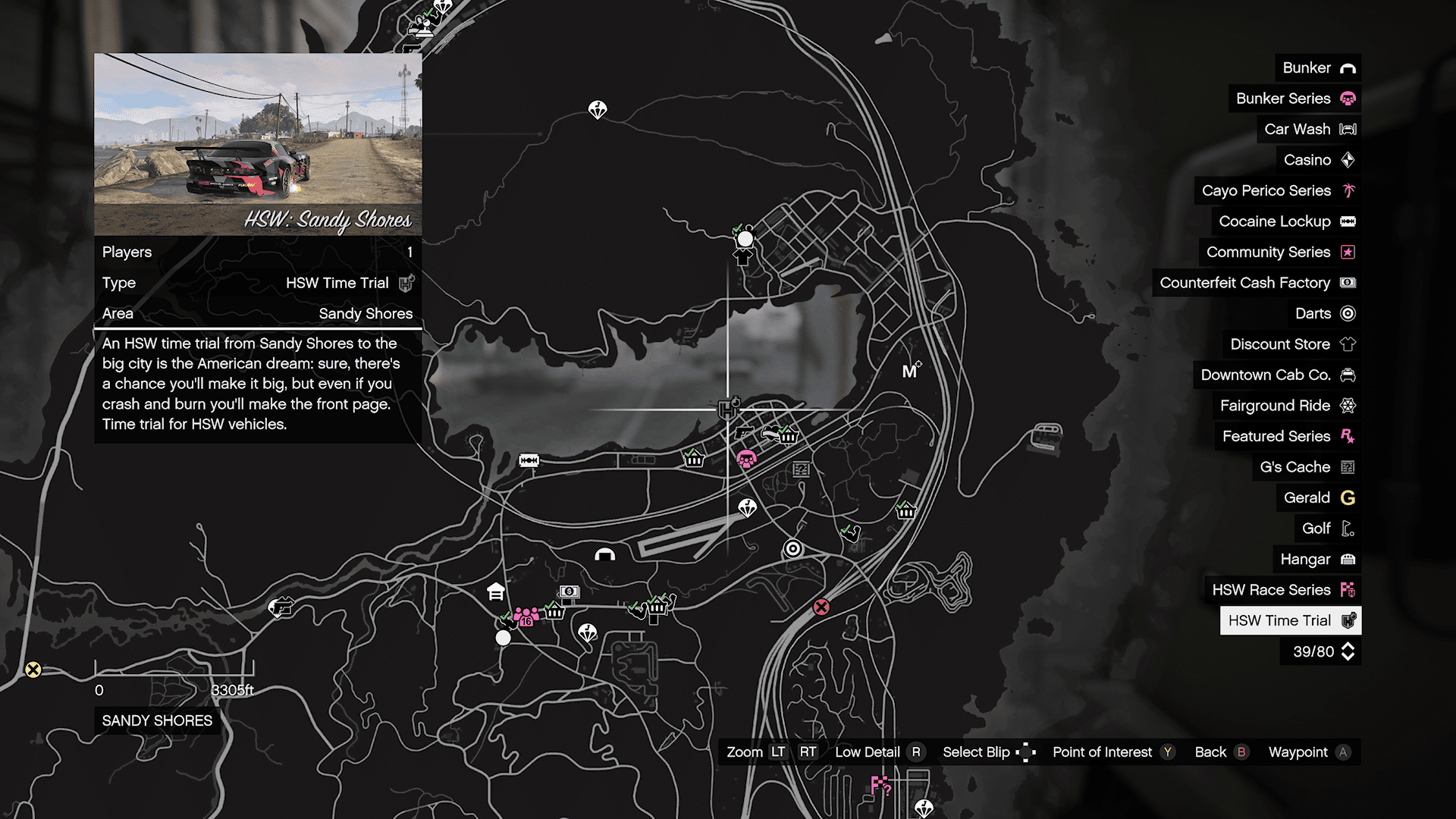1456x819 pixels.
Task: Select the Bunker legend entry
Action: click(1318, 67)
